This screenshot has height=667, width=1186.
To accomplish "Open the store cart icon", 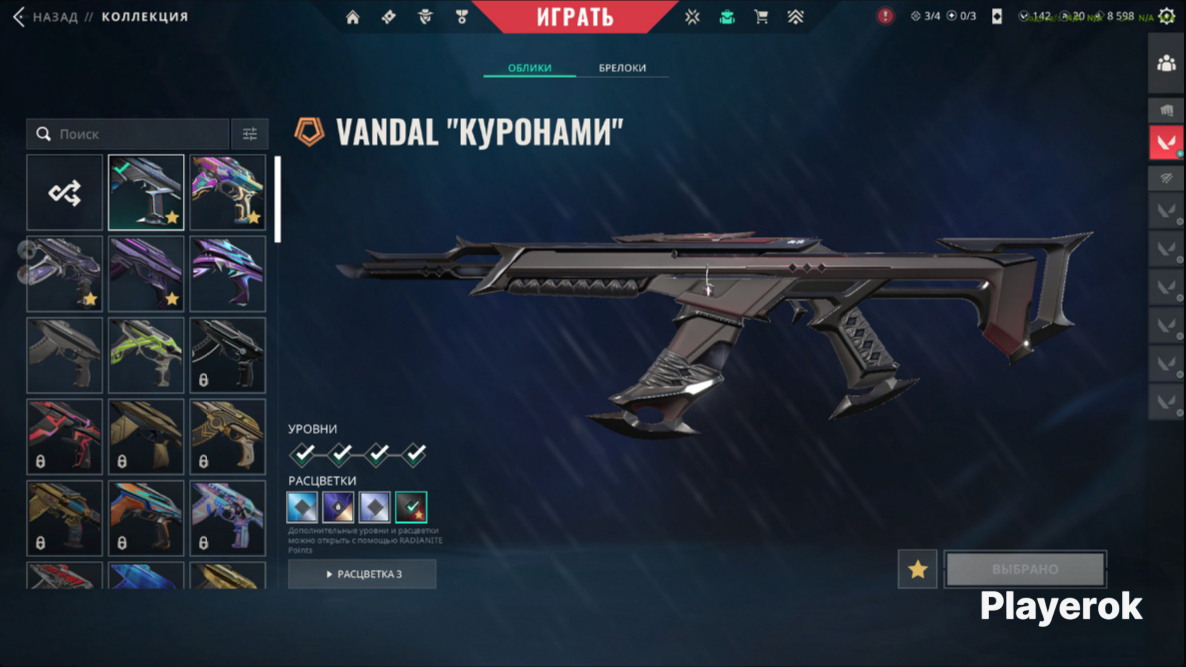I will pos(761,17).
